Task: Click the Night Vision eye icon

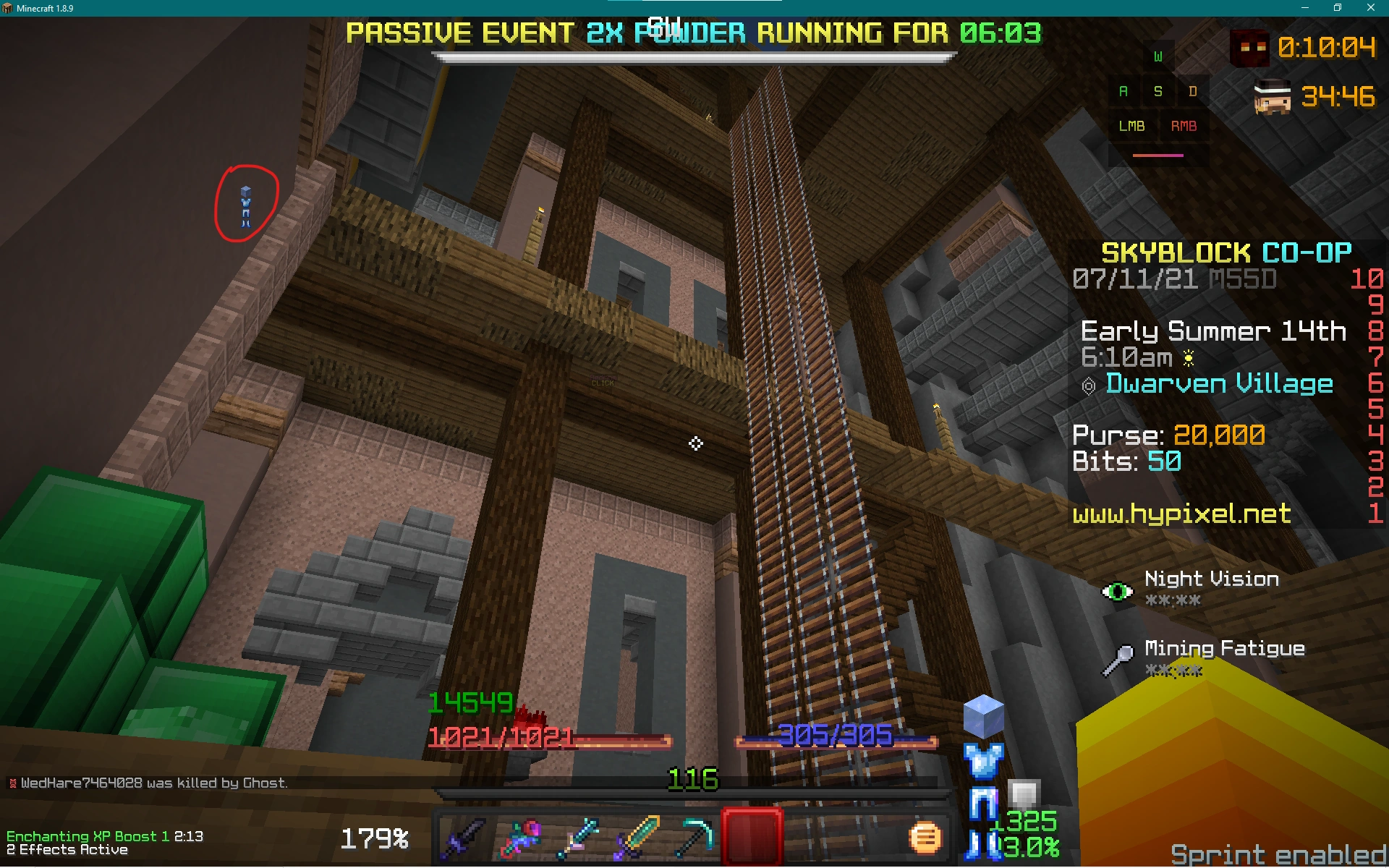Action: [x=1116, y=591]
